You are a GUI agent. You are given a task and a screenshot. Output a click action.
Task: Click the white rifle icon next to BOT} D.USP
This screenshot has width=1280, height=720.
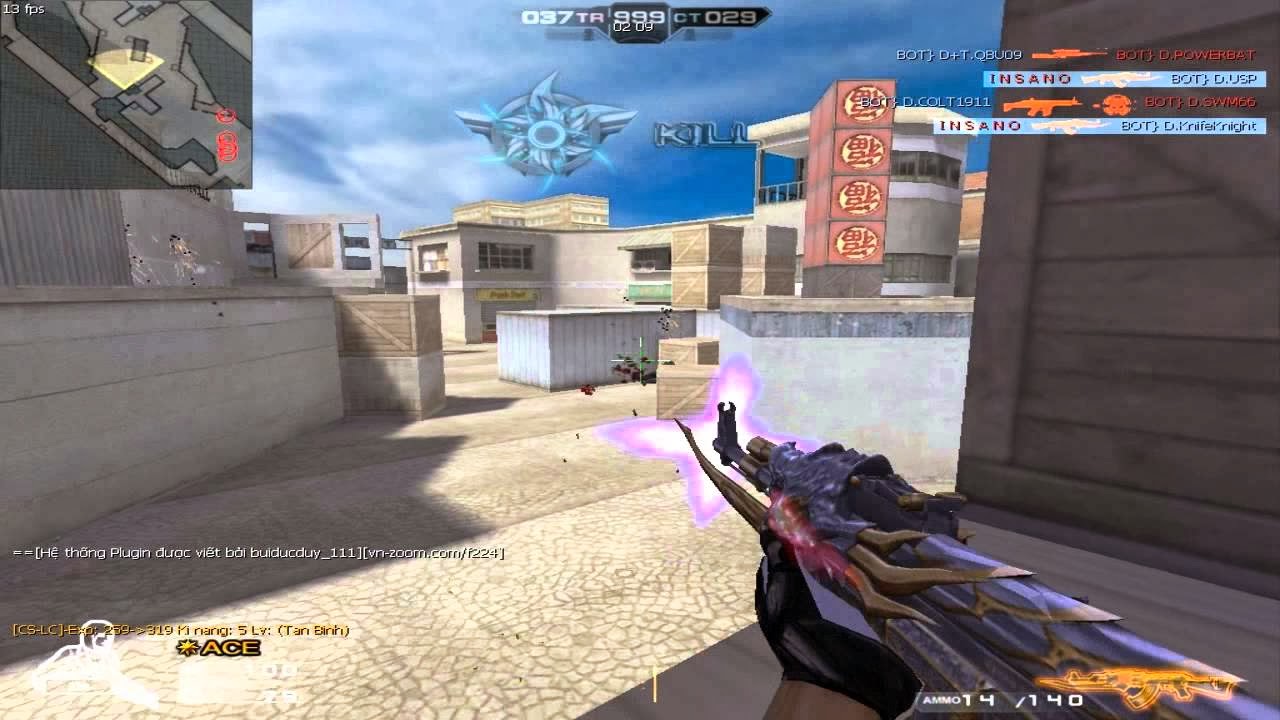1120,79
